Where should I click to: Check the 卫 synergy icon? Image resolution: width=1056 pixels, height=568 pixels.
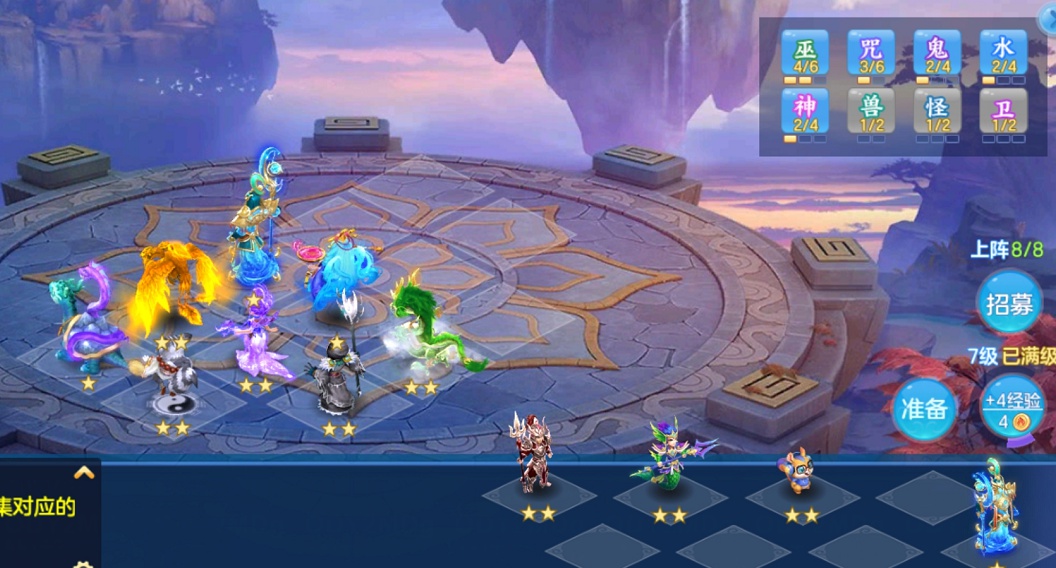coord(1003,111)
